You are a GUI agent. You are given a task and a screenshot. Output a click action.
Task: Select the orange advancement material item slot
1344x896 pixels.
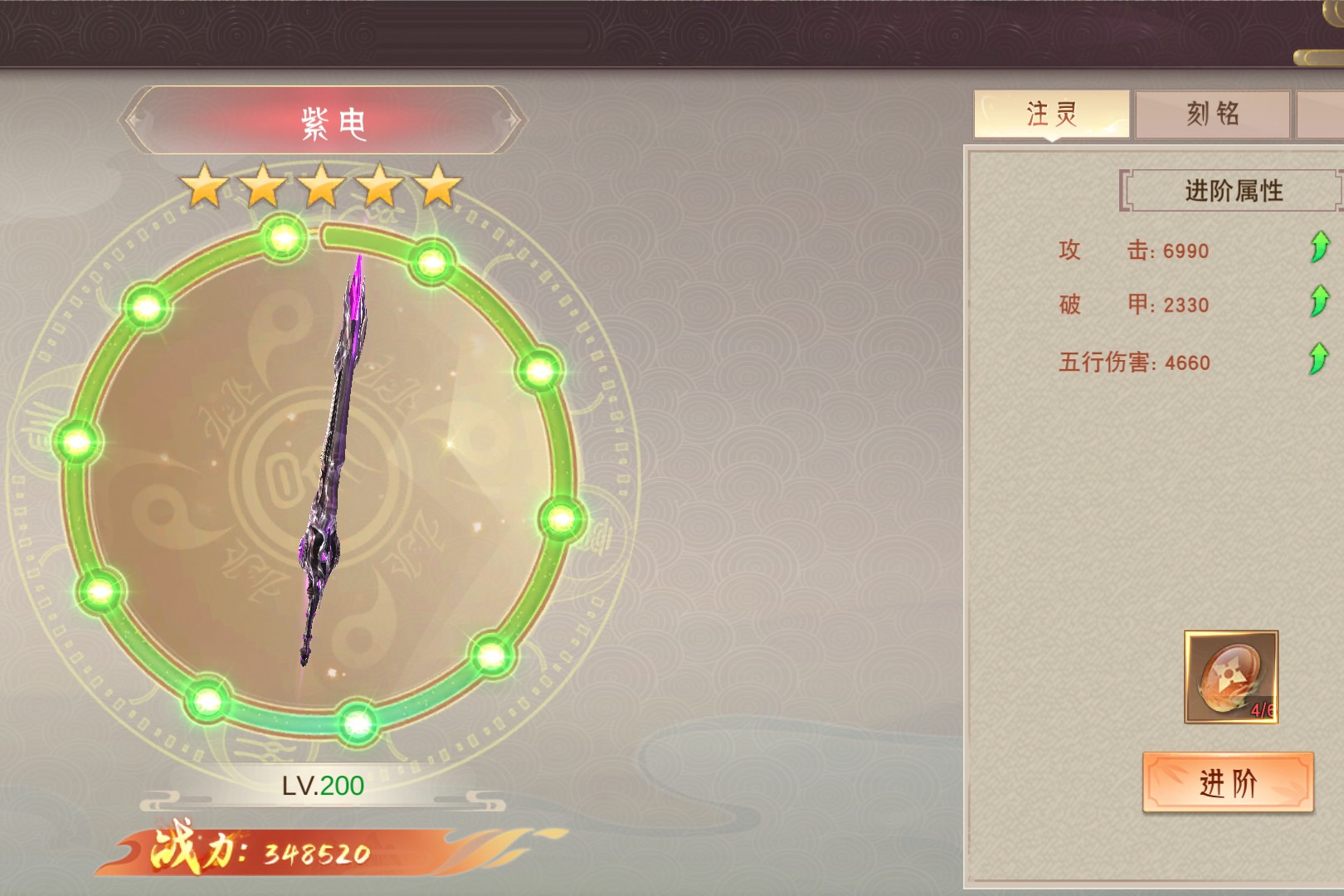[1230, 677]
